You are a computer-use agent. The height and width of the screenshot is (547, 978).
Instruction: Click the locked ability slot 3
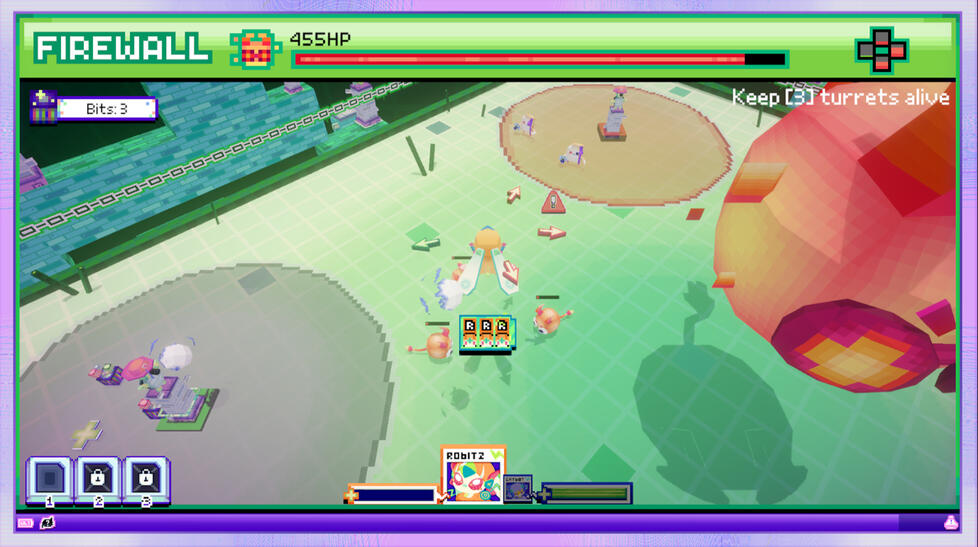pyautogui.click(x=146, y=479)
